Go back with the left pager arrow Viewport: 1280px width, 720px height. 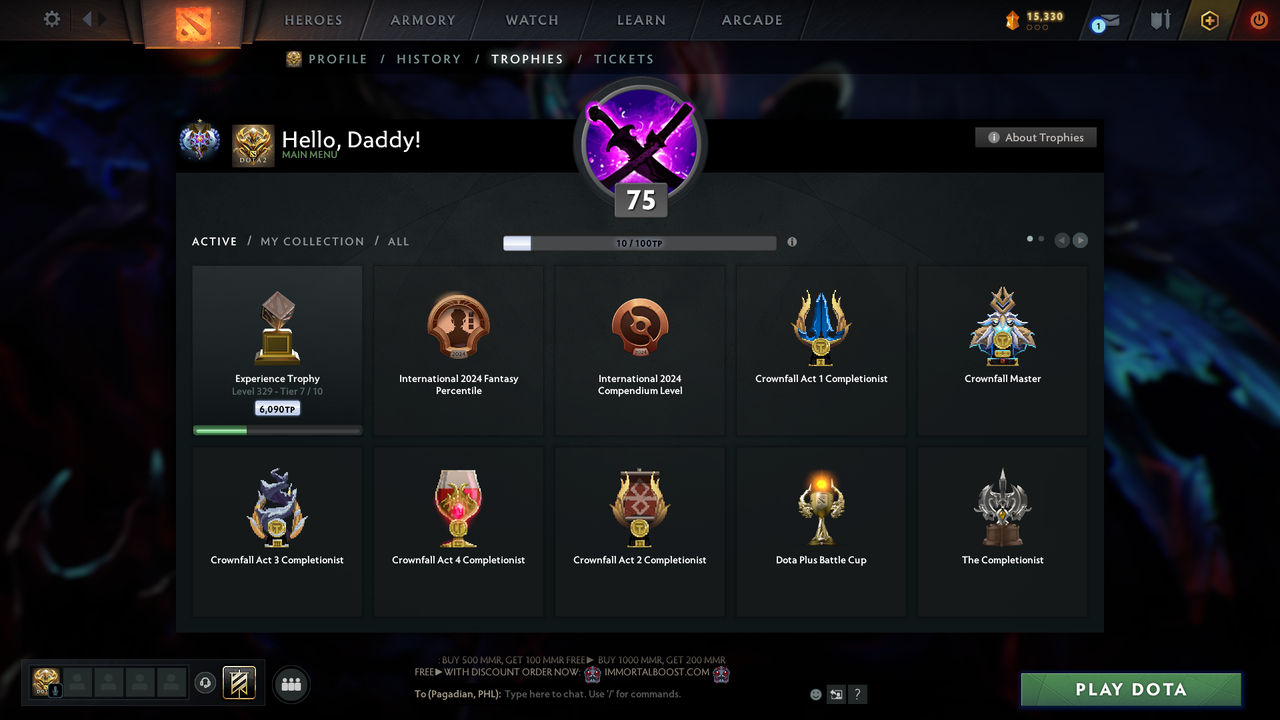click(x=1061, y=240)
